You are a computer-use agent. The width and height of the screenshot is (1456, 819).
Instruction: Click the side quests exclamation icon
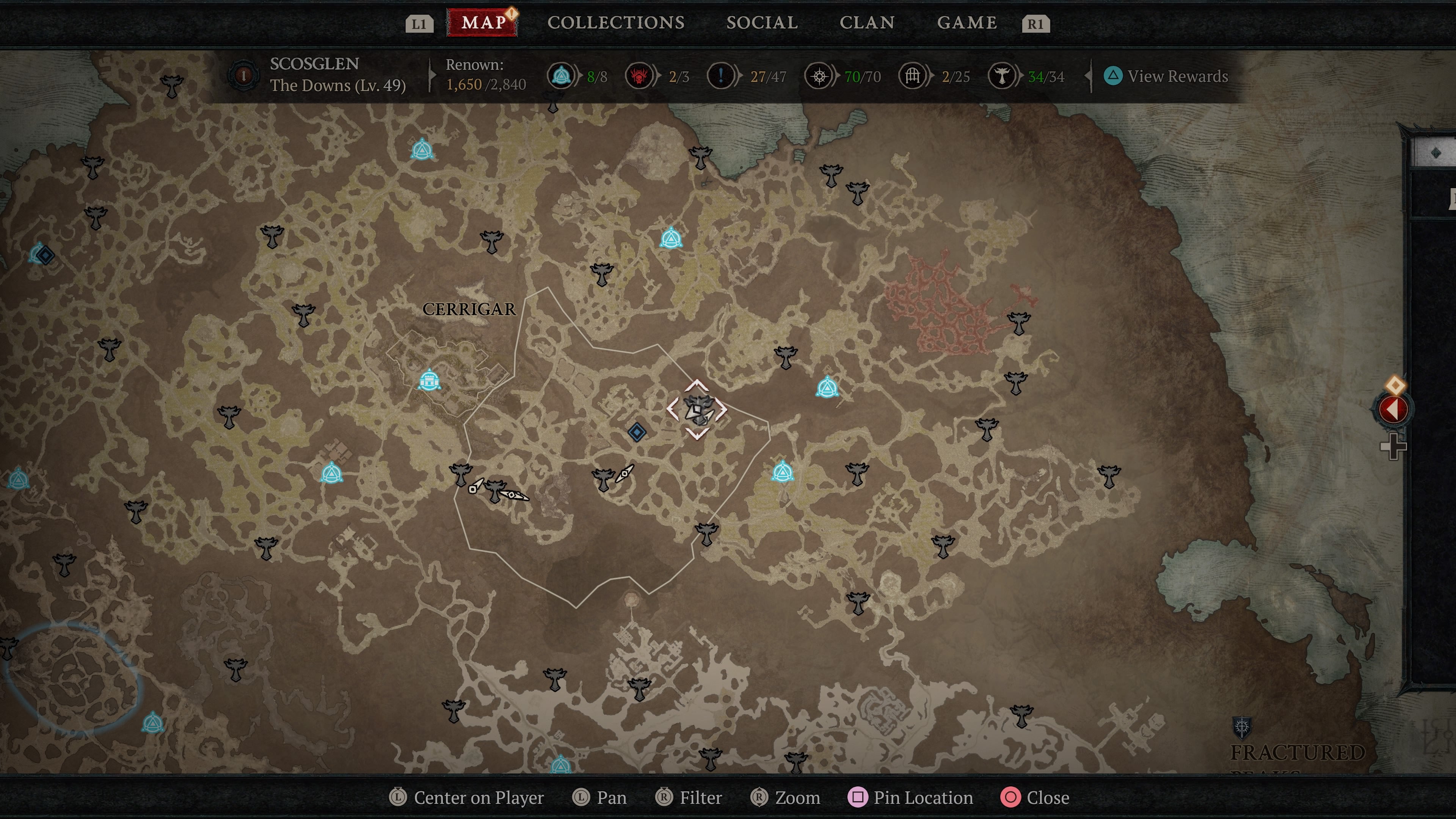[x=721, y=76]
